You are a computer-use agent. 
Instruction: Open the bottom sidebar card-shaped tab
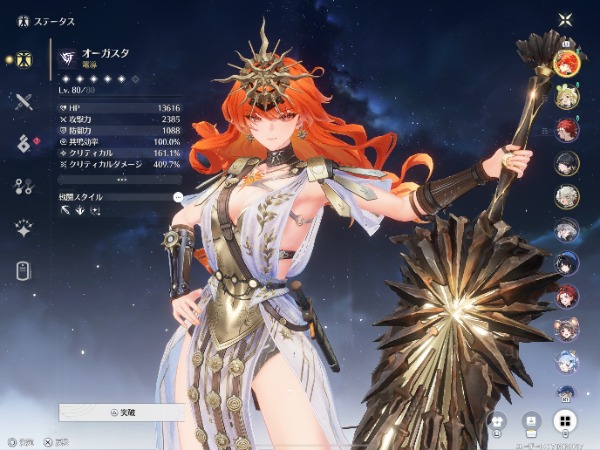25,270
